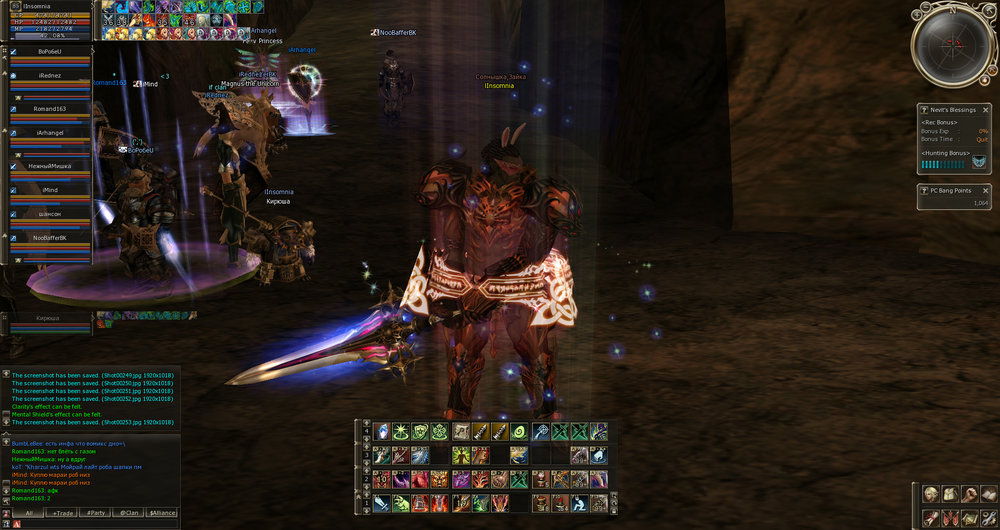Switch to the @Clan chat tab

coord(129,512)
